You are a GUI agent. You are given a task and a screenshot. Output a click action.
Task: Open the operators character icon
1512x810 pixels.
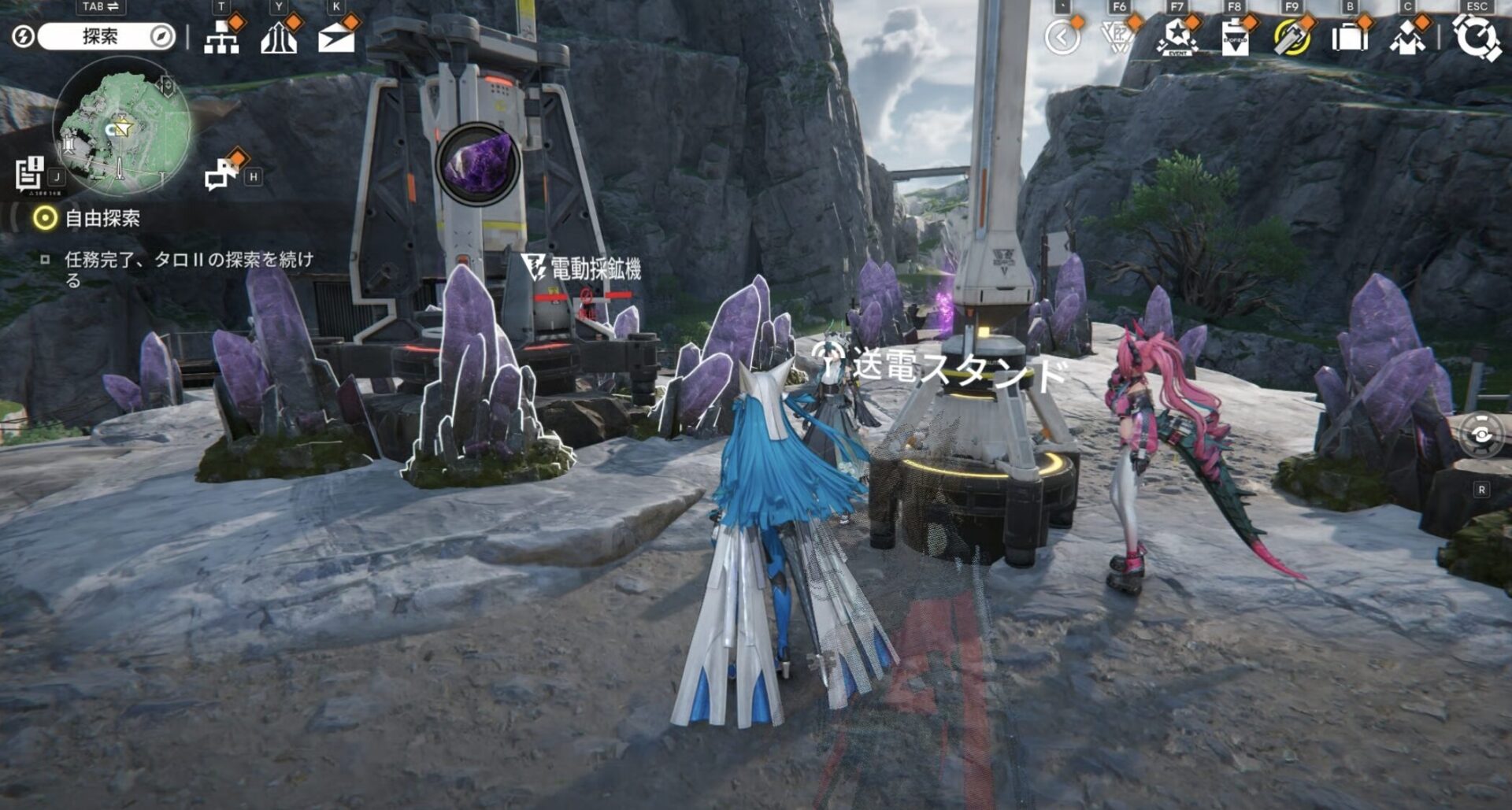point(1407,37)
